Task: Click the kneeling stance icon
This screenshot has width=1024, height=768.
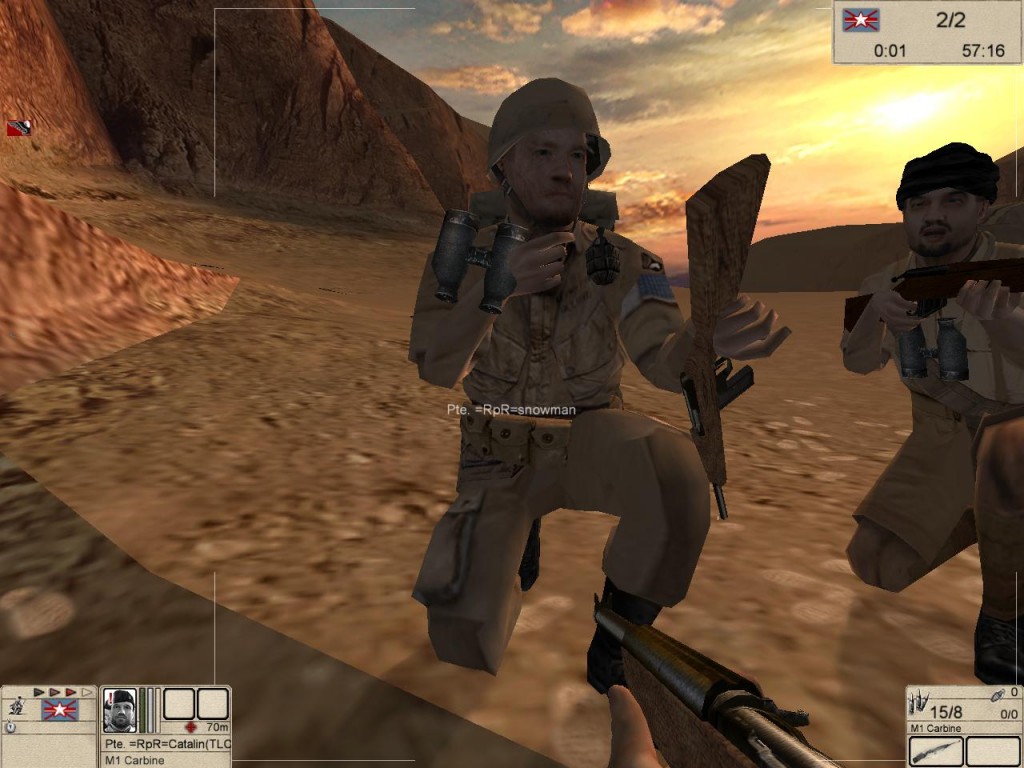Action: (16, 707)
